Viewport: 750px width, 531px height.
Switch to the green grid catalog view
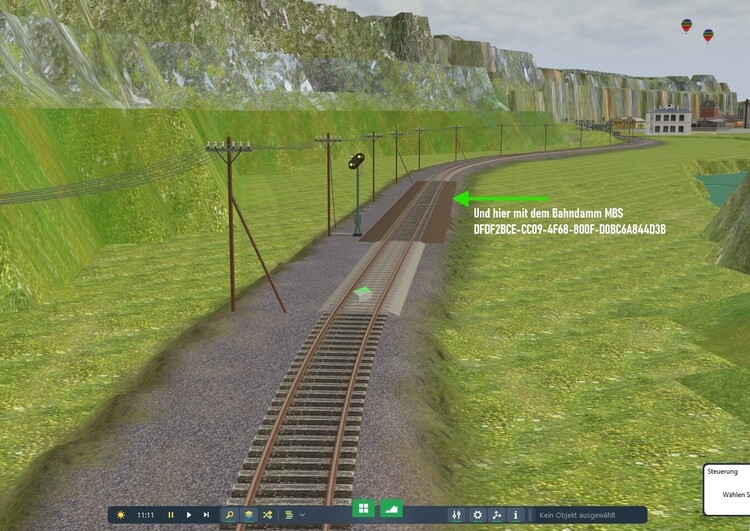coord(363,508)
